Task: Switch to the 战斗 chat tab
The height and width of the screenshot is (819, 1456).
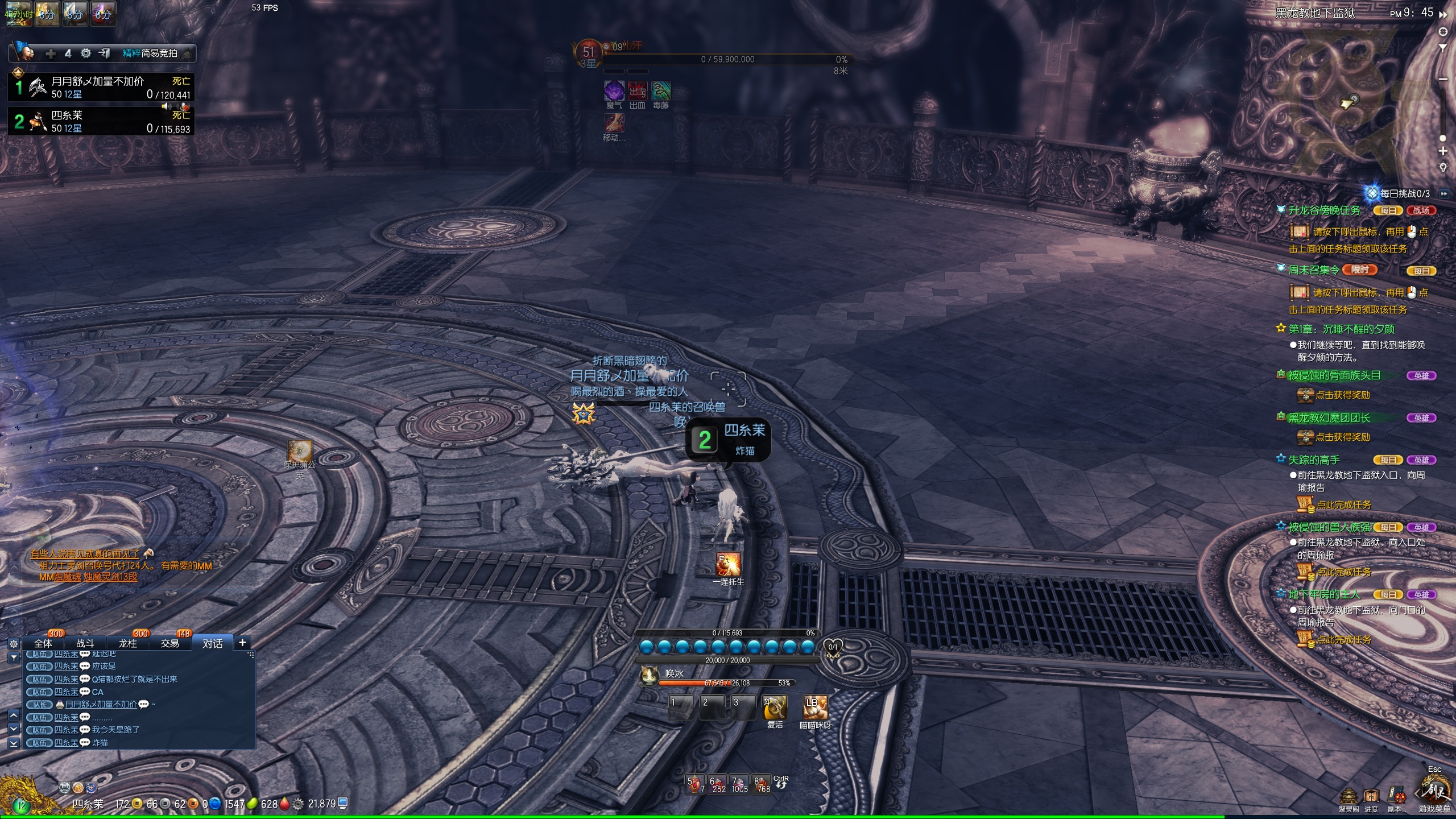Action: click(85, 643)
